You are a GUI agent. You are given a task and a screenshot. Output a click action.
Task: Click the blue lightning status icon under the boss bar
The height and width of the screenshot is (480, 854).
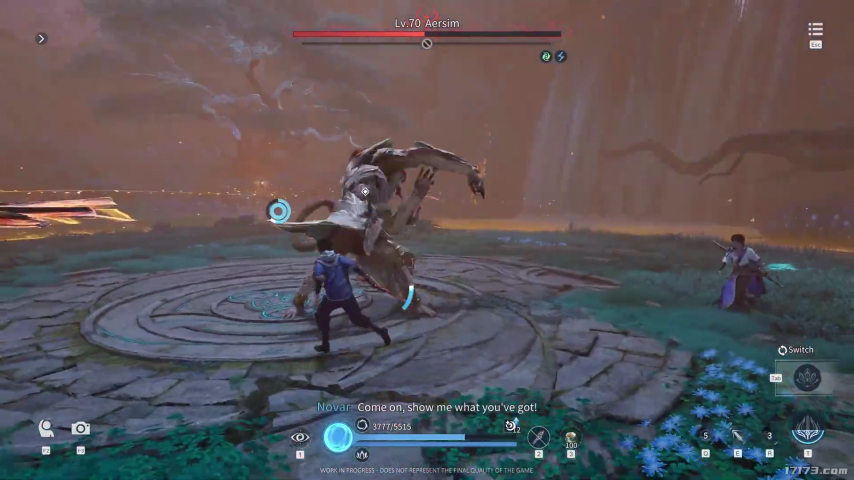(x=561, y=57)
